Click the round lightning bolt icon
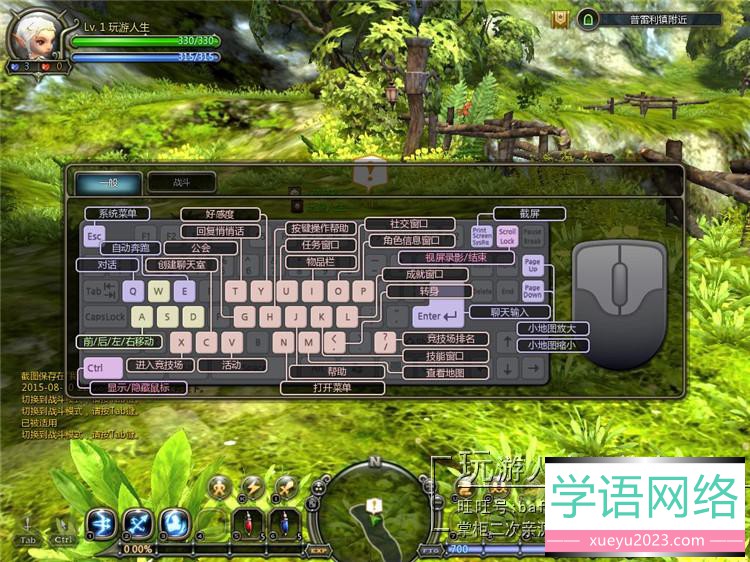 [x=252, y=487]
